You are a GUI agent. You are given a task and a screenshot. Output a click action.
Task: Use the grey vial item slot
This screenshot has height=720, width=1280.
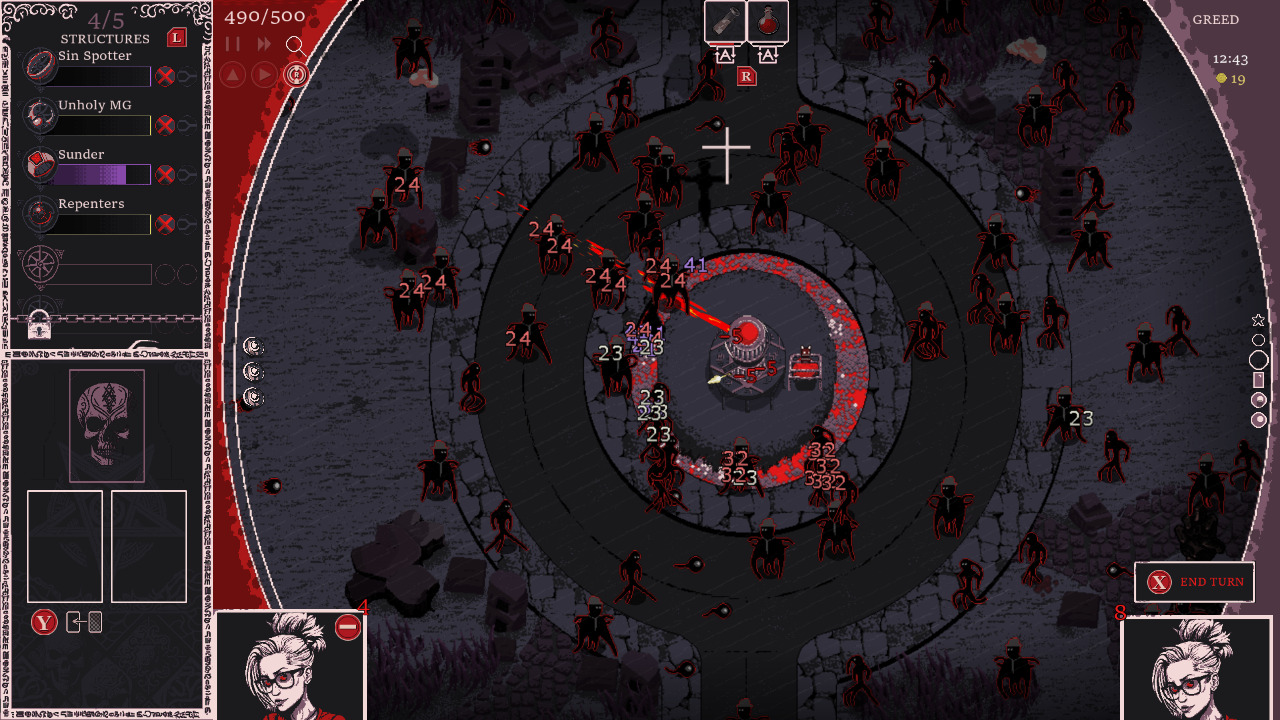[x=724, y=22]
